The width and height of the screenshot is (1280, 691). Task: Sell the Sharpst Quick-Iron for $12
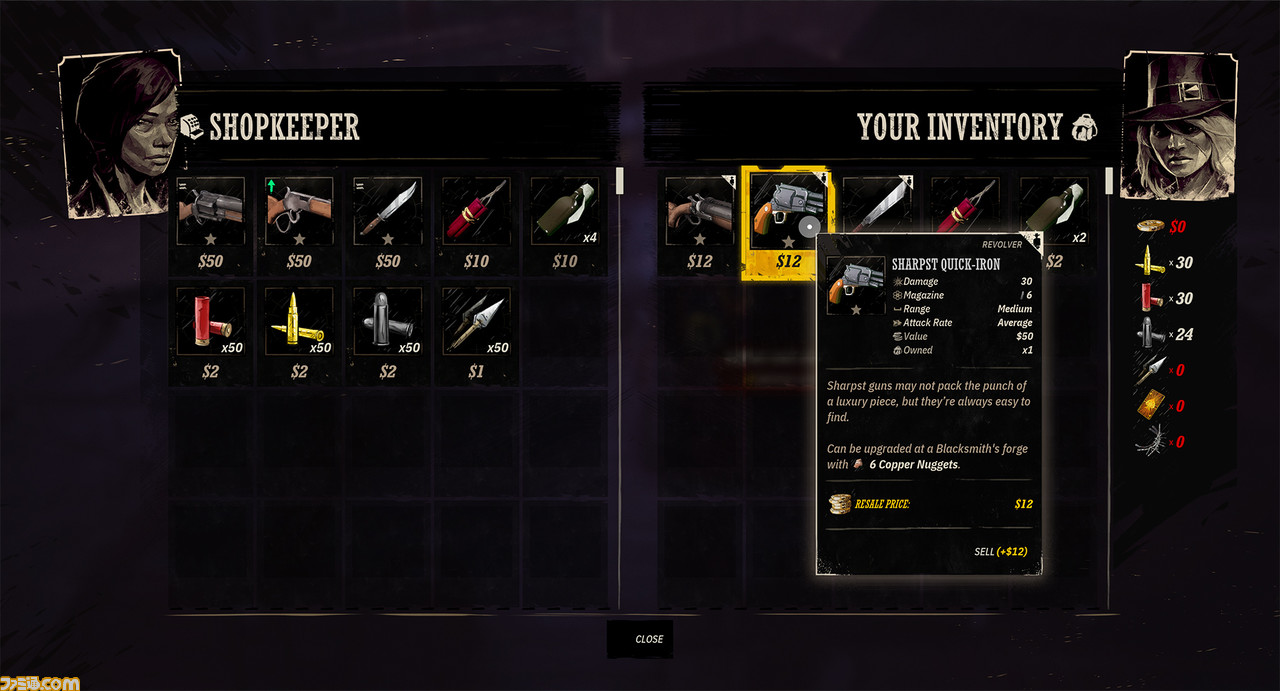(x=1000, y=551)
